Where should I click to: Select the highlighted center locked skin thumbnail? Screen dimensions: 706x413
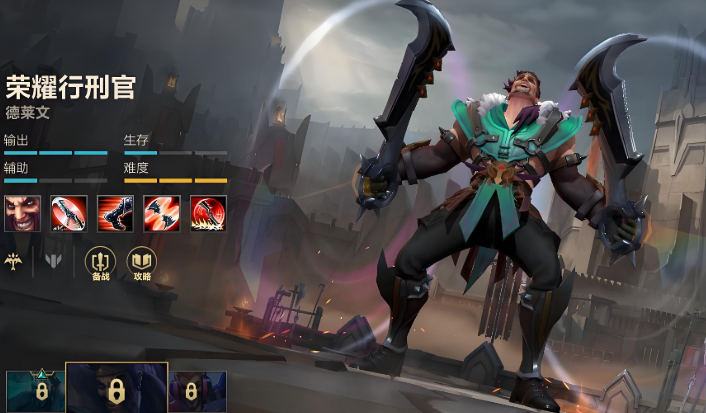coord(116,388)
